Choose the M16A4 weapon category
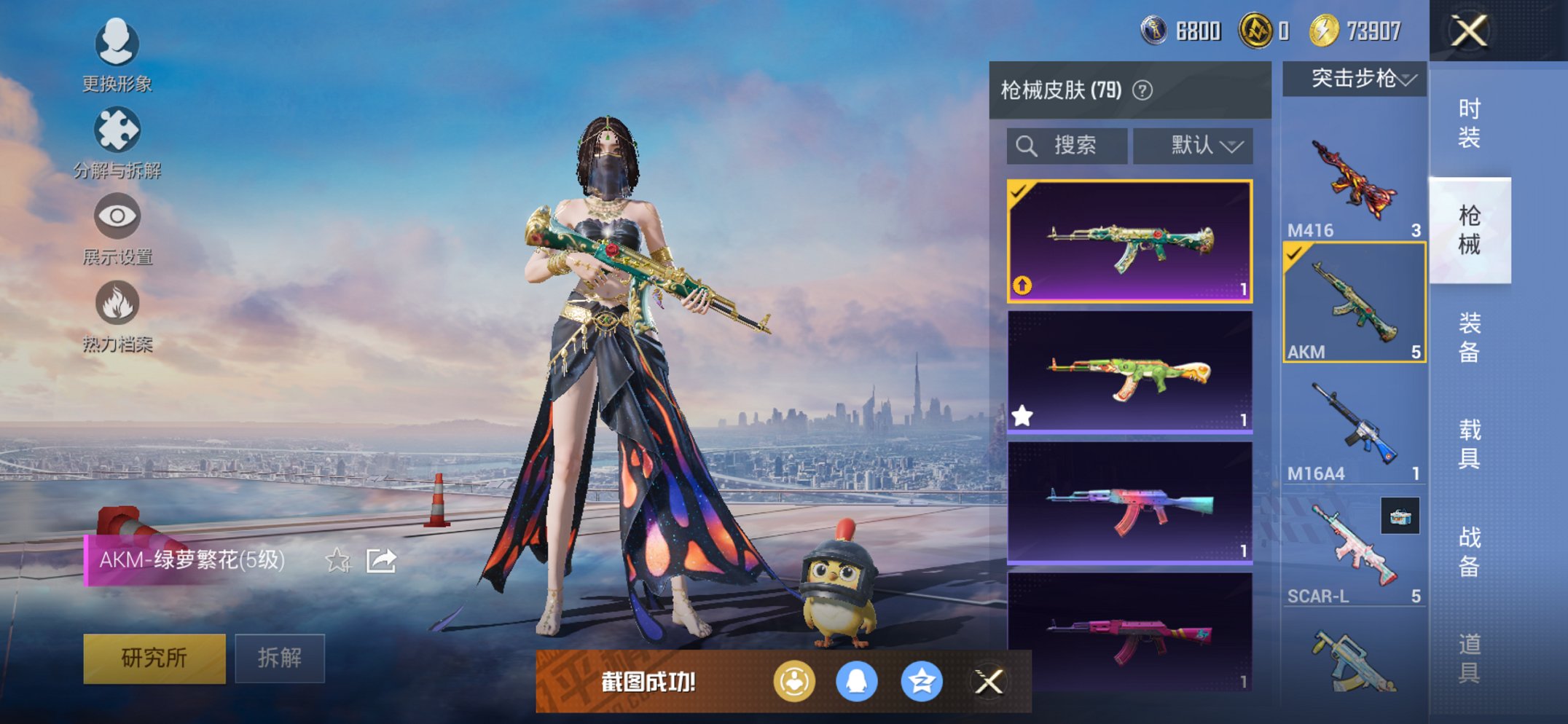1568x724 pixels. coord(1354,426)
